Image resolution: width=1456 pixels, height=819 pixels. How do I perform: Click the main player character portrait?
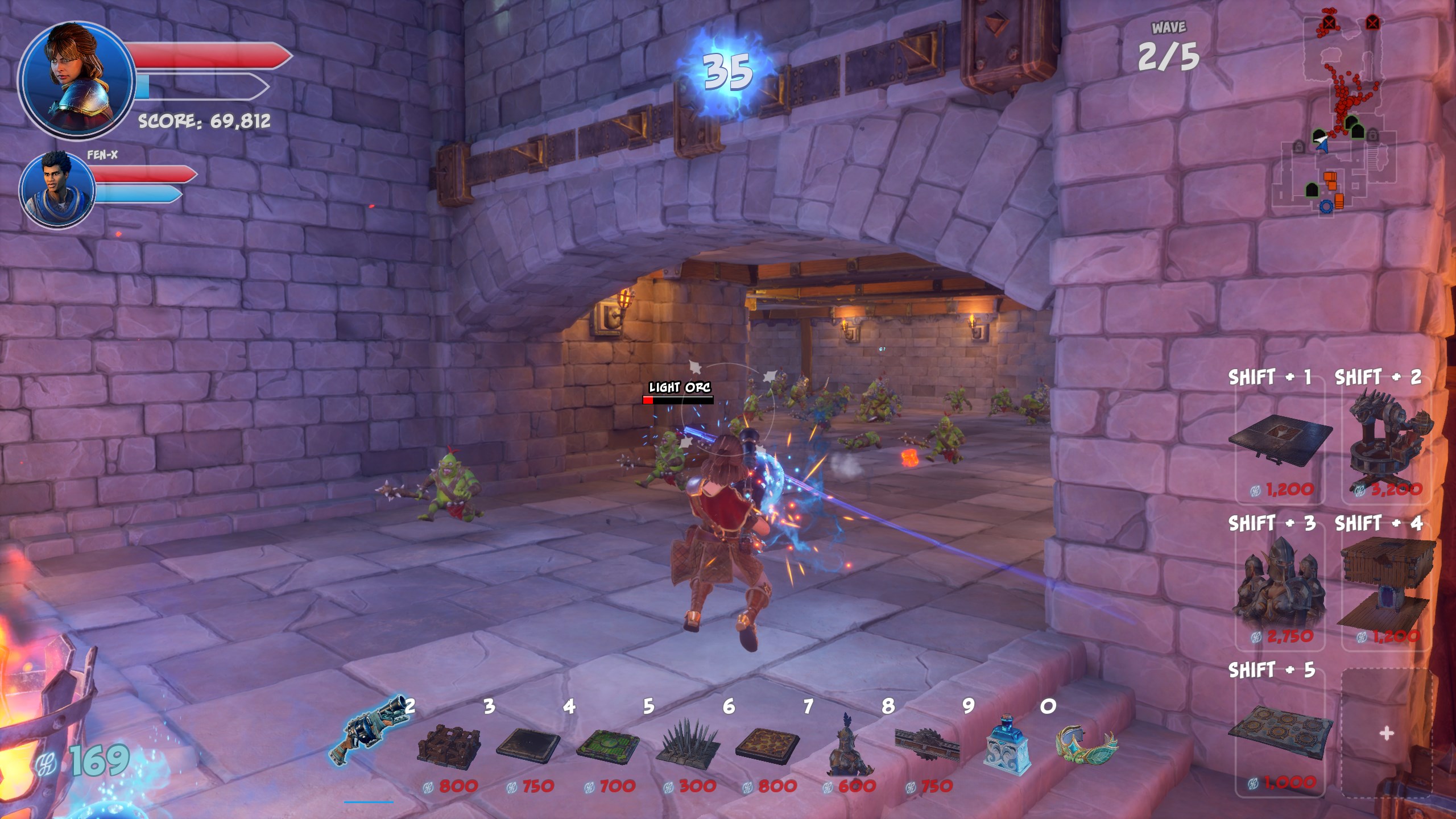[76, 80]
